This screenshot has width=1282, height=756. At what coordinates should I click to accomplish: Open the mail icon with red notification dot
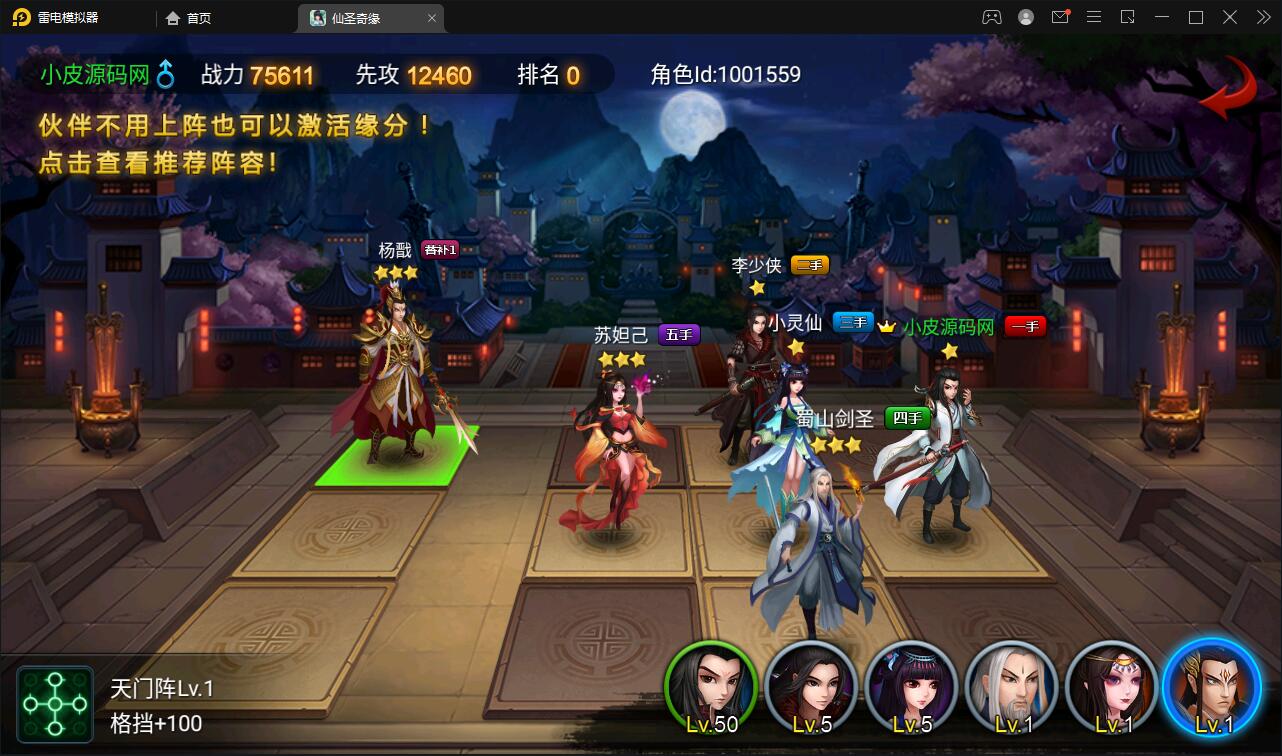tap(1060, 17)
